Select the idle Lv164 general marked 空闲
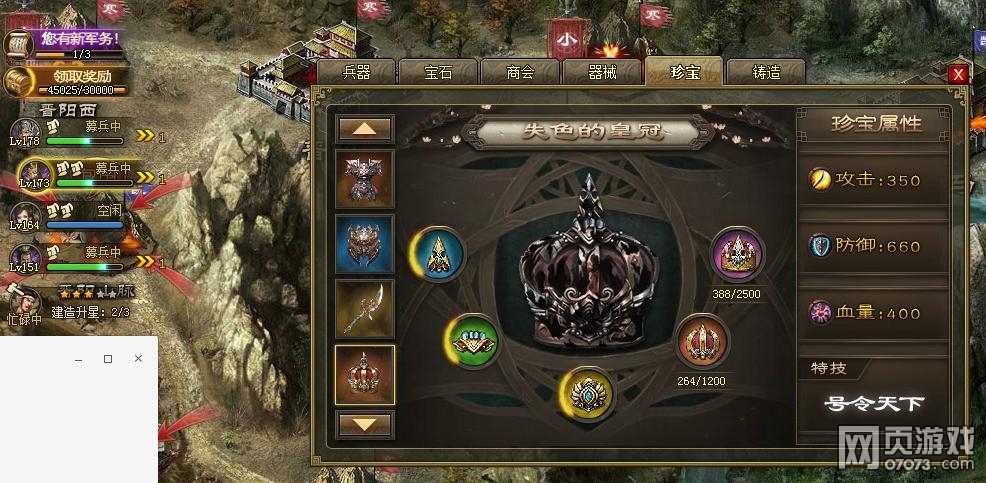The height and width of the screenshot is (483, 986). tap(25, 217)
